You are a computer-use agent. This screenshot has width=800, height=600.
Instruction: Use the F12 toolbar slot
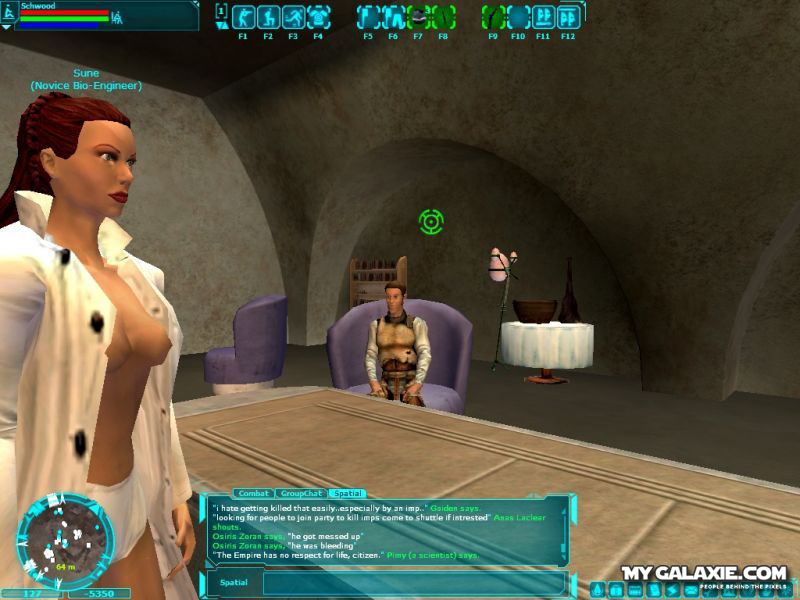point(569,17)
